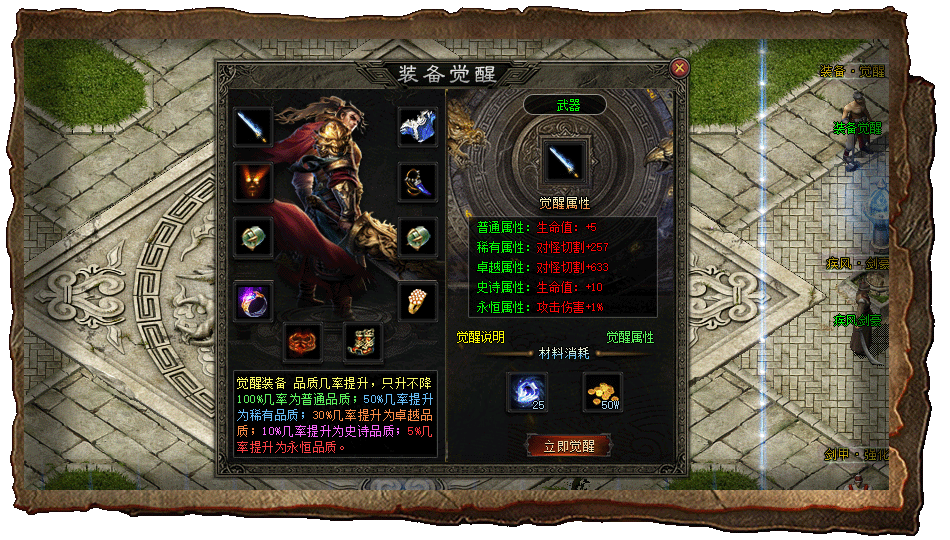Image resolution: width=950 pixels, height=540 pixels.
Task: Click the 立即觉醒 awaken button
Action: tap(568, 446)
